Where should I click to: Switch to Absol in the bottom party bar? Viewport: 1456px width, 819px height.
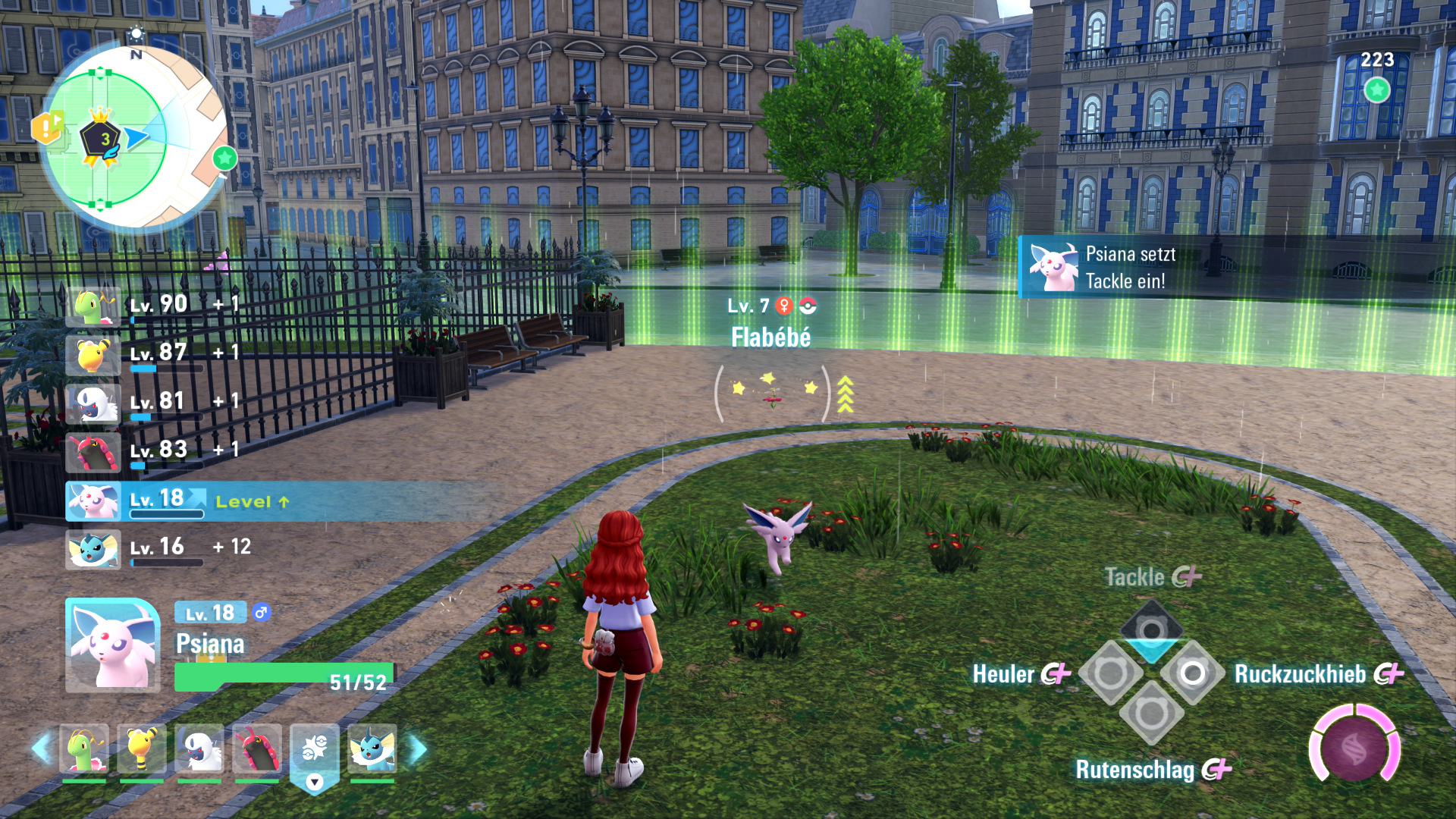pos(199,749)
